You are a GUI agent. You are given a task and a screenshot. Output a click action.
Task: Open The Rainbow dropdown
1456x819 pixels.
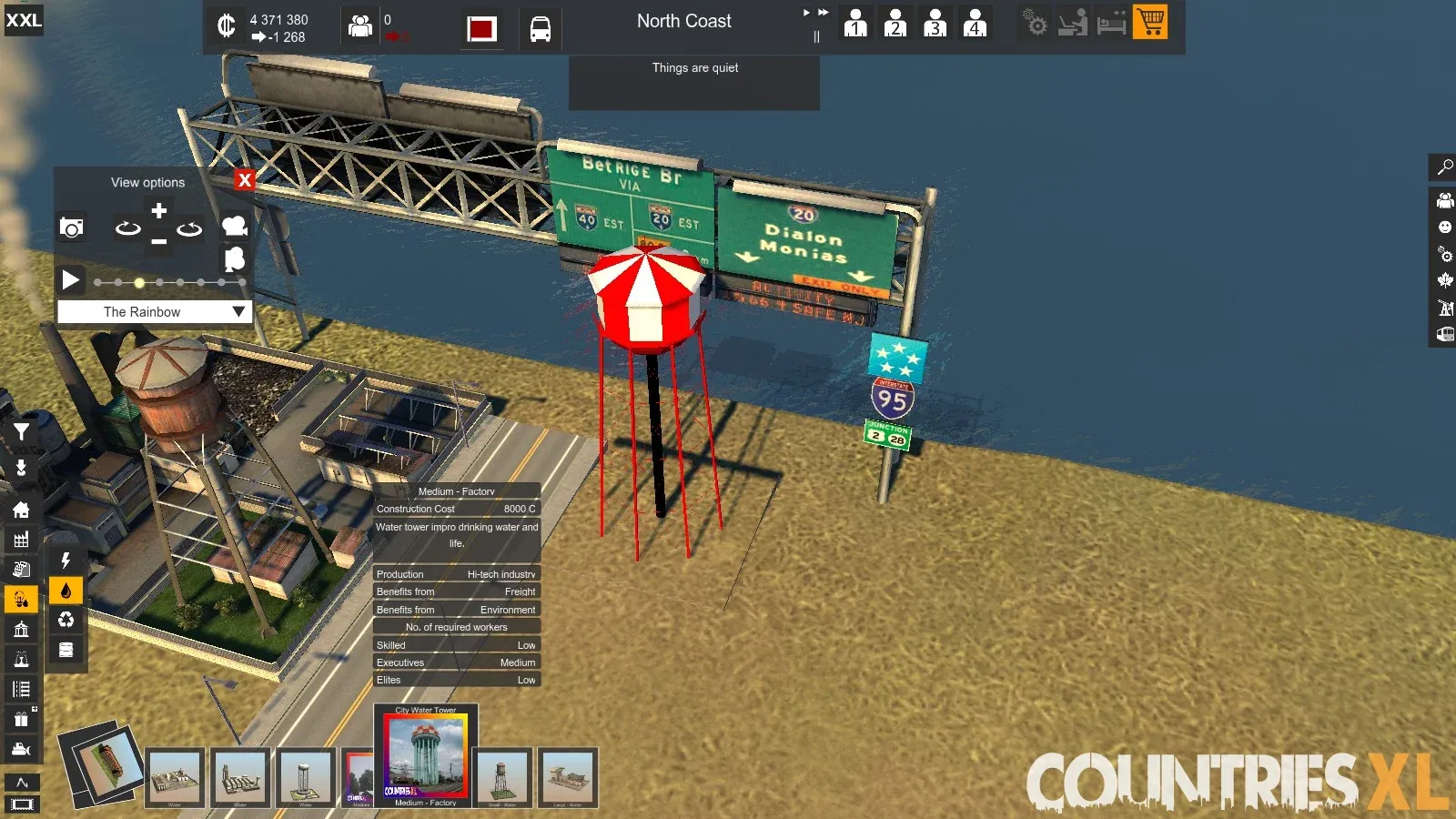coord(238,312)
